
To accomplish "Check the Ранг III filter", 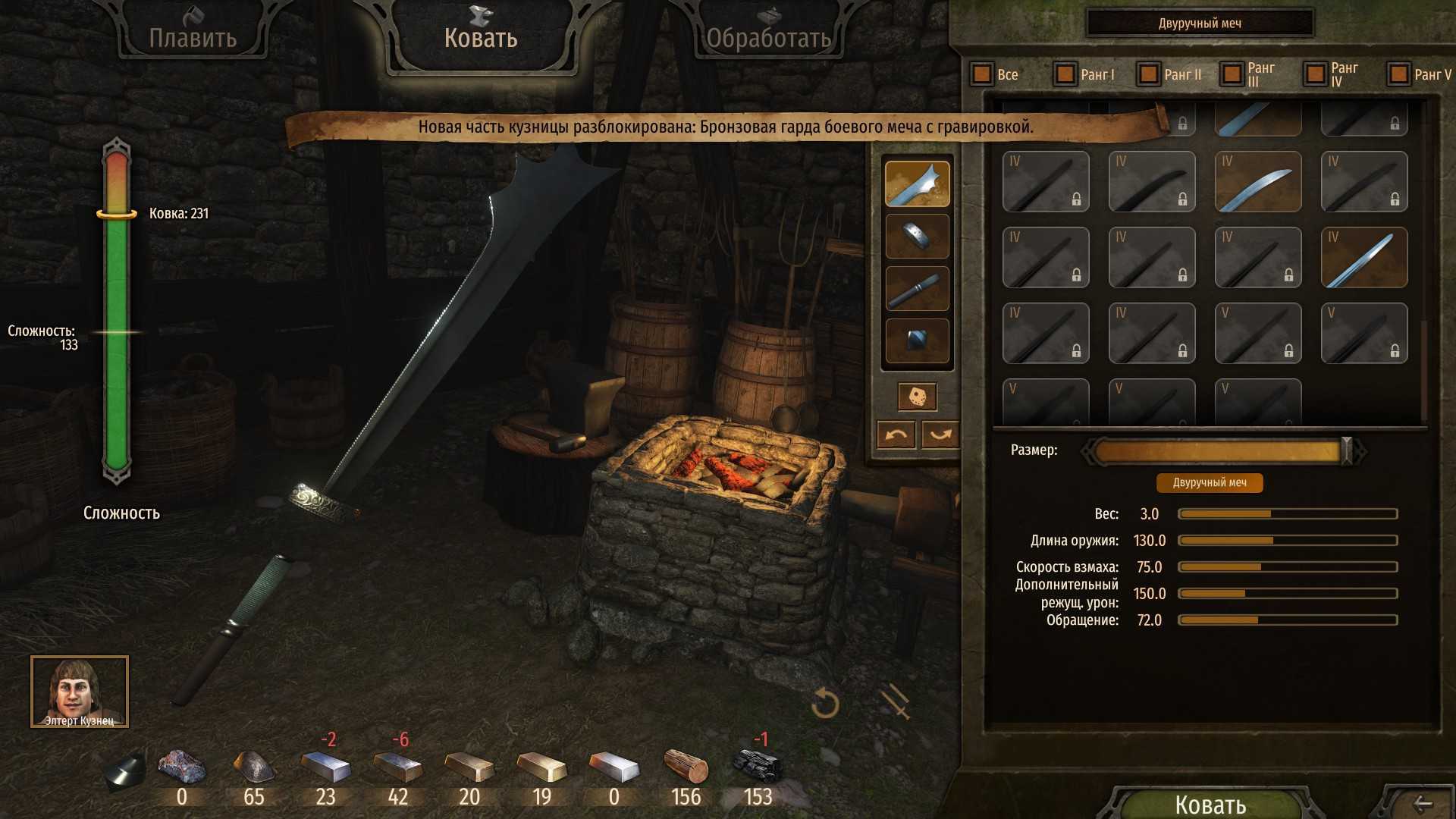I will click(x=1232, y=74).
